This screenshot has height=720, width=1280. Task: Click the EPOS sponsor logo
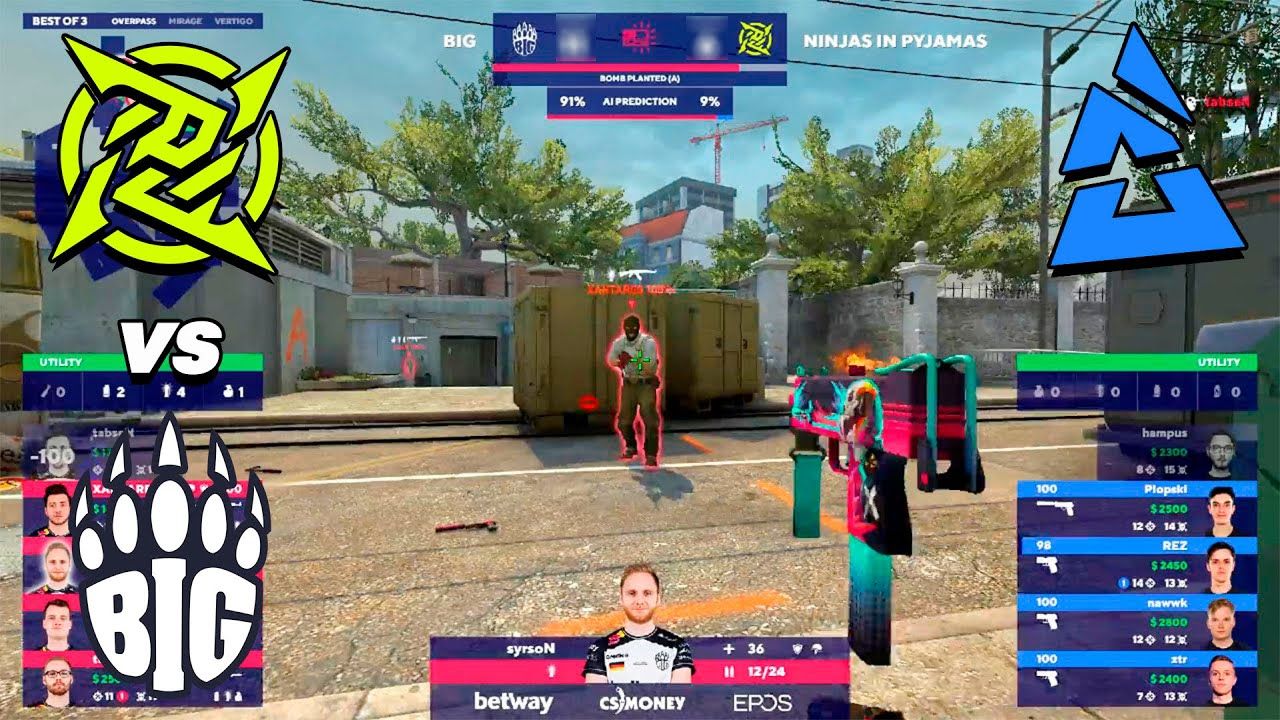[x=763, y=702]
